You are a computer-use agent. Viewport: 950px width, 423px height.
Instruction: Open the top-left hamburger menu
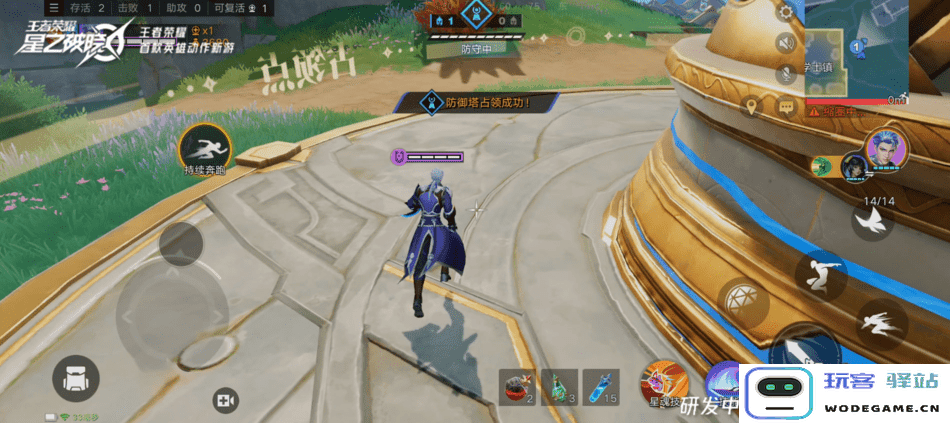[x=54, y=8]
